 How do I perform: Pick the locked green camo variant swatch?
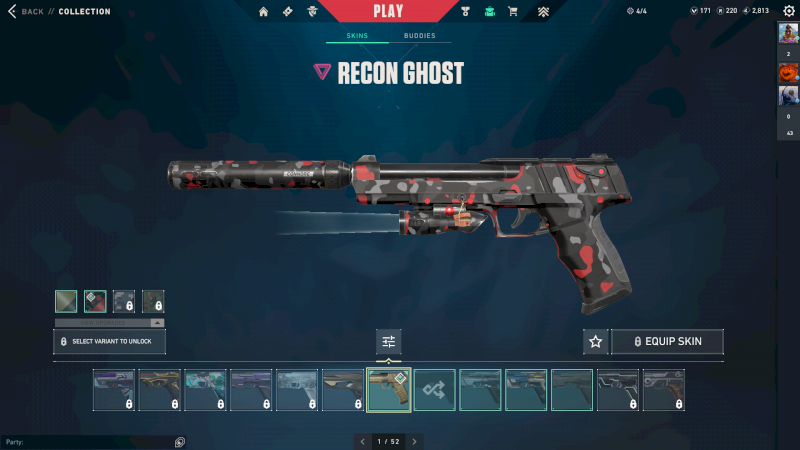click(x=153, y=301)
